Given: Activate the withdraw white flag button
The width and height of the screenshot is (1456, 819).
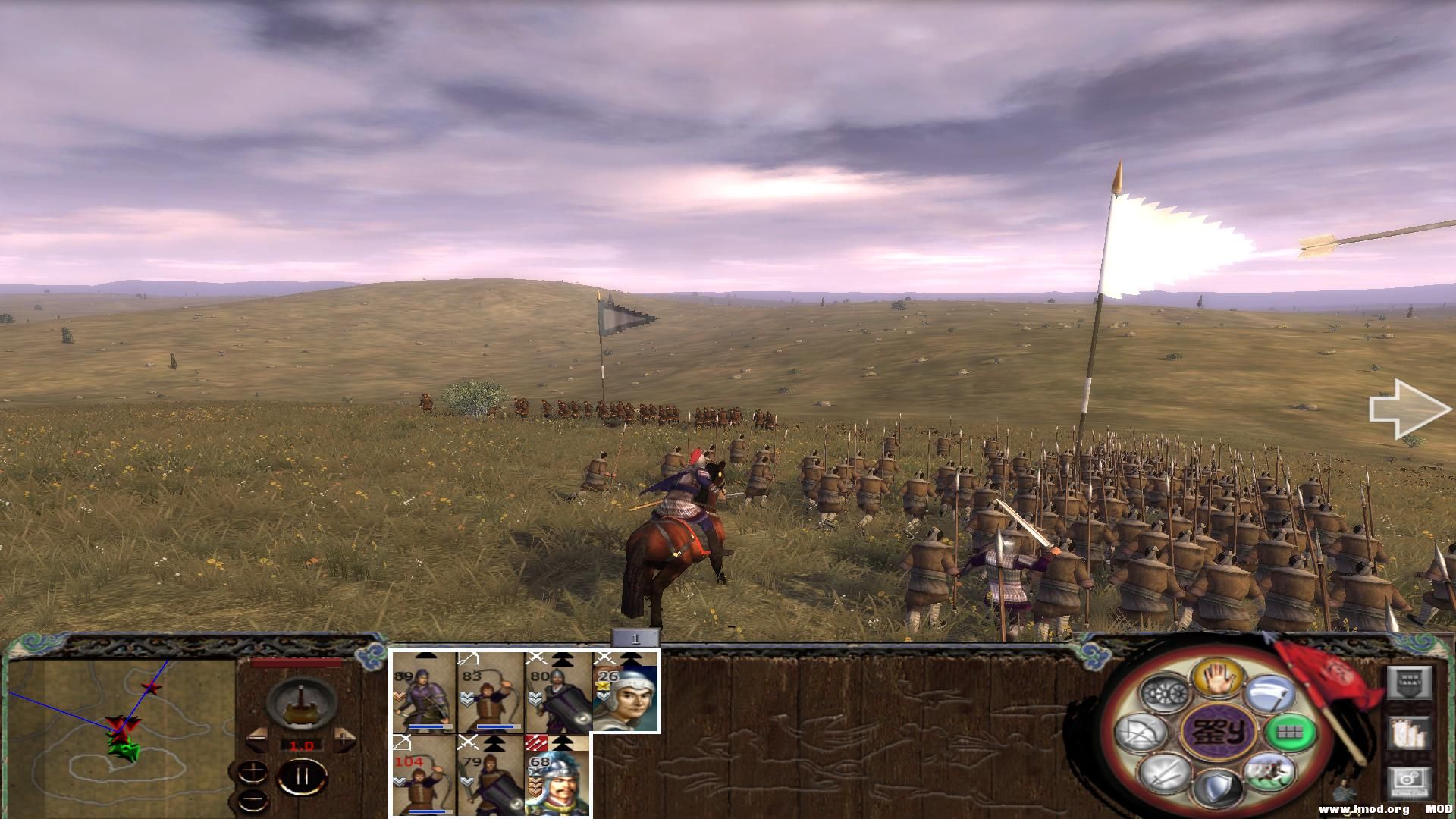Looking at the screenshot, I should point(1269,692).
